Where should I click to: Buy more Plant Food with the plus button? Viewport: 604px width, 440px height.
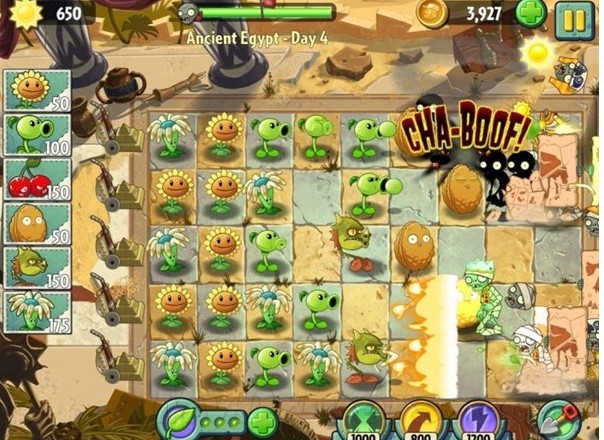tap(261, 421)
